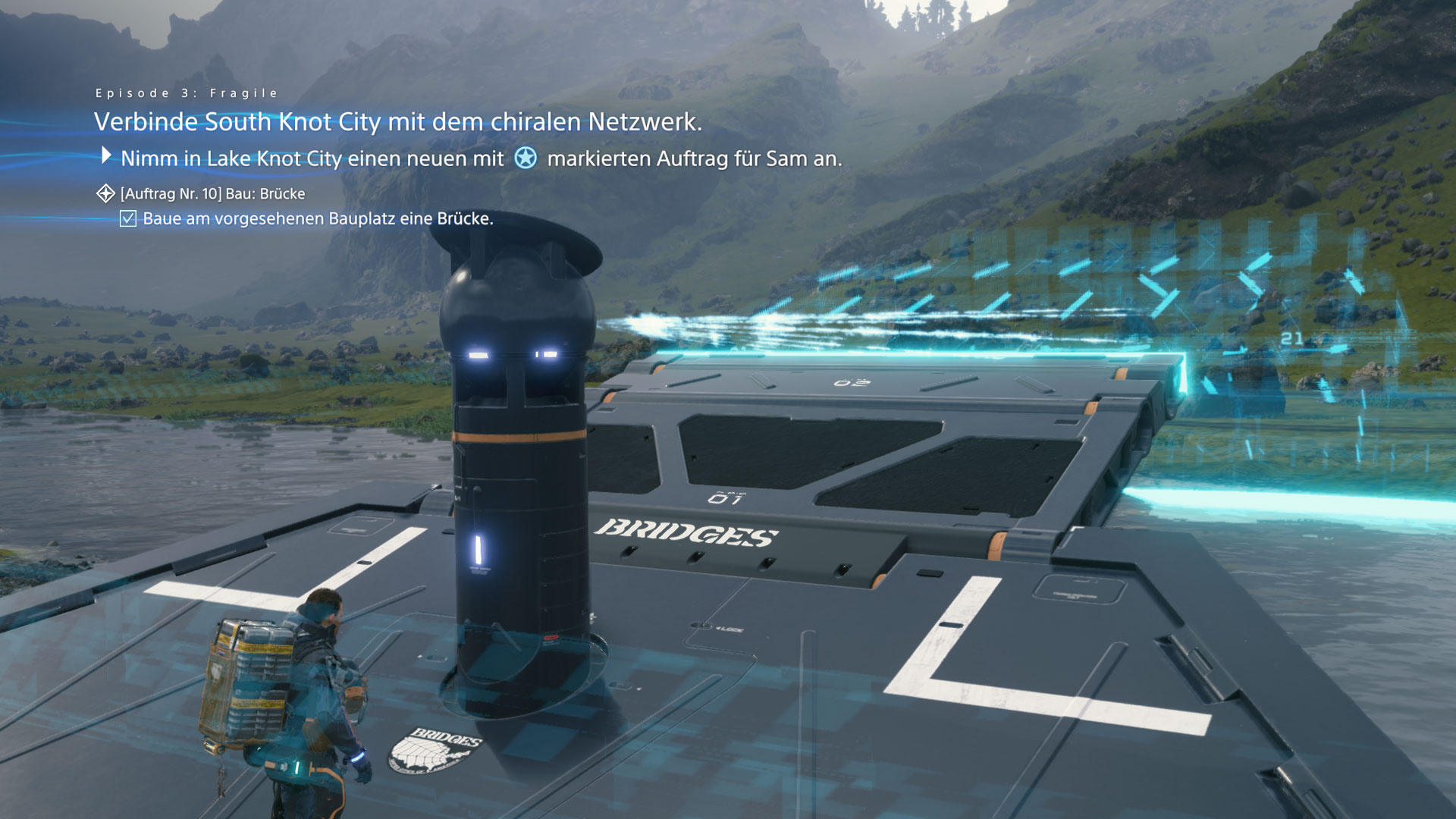This screenshot has width=1456, height=819.
Task: Toggle the checkbox for building the bridge
Action: pyautogui.click(x=128, y=219)
